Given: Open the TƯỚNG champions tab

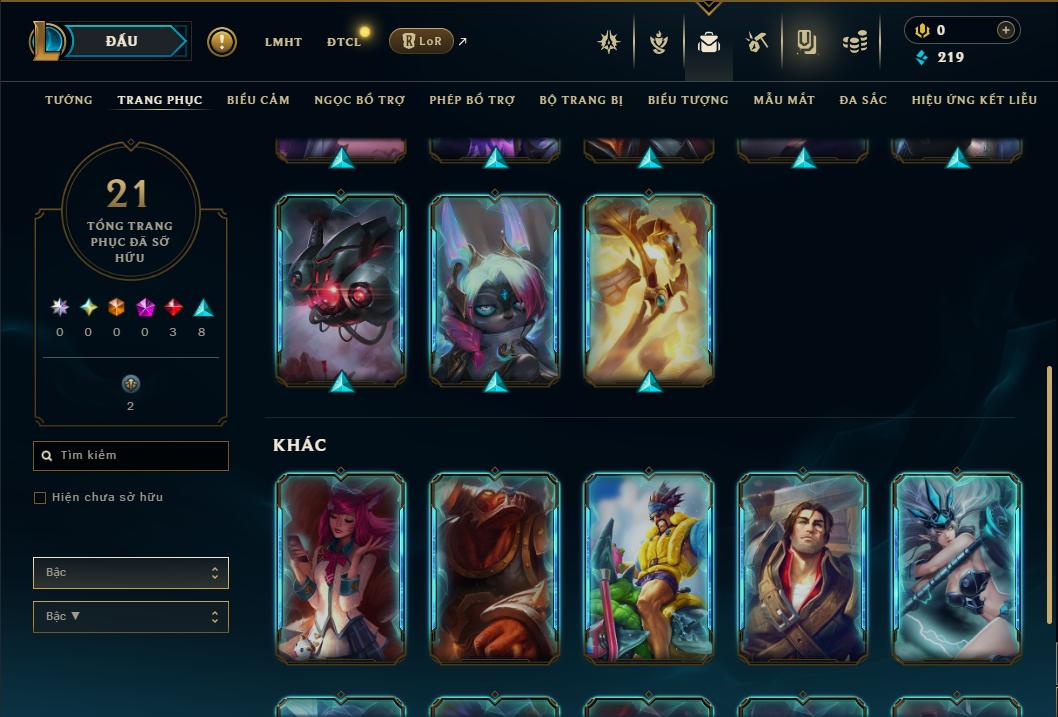Looking at the screenshot, I should point(69,100).
